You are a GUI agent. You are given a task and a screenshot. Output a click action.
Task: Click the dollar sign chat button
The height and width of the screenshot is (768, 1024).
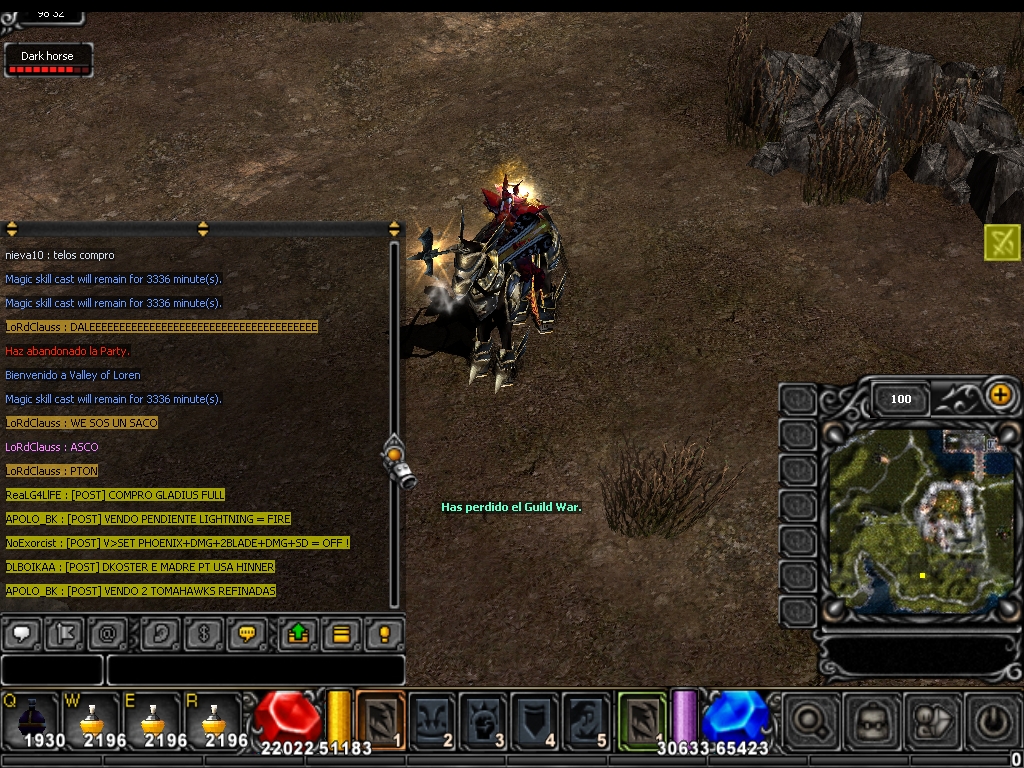pos(204,634)
